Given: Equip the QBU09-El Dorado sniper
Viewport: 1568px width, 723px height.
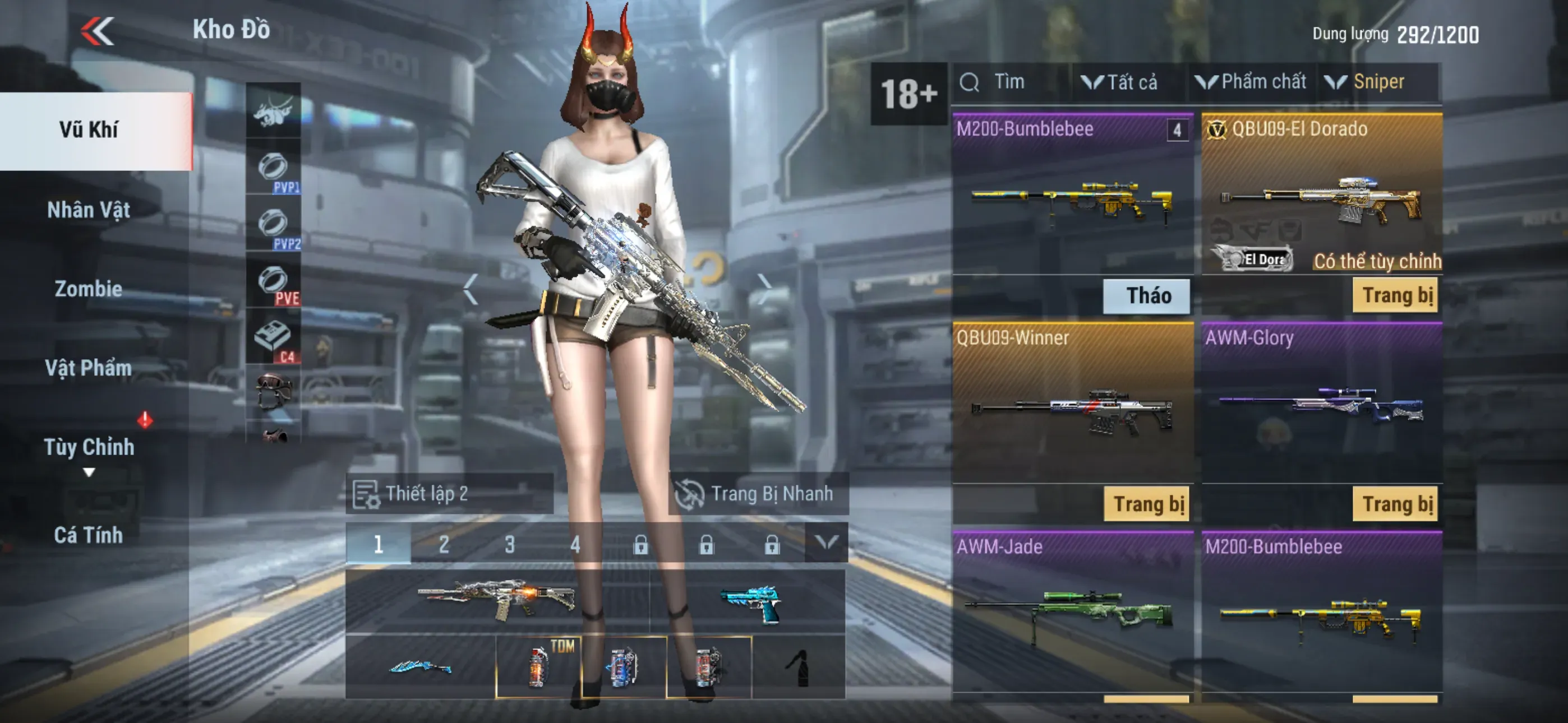Looking at the screenshot, I should point(1395,296).
